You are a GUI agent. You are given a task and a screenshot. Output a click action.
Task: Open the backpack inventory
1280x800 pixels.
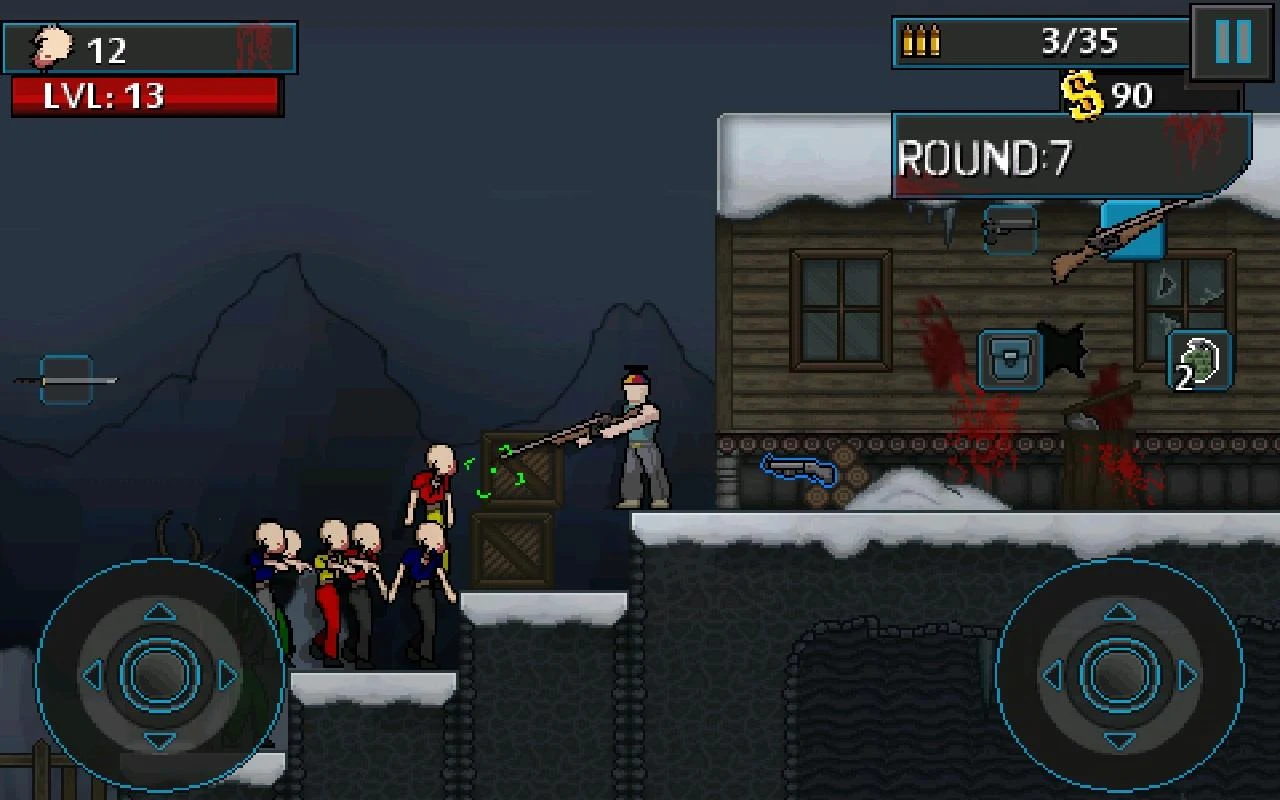point(1010,359)
